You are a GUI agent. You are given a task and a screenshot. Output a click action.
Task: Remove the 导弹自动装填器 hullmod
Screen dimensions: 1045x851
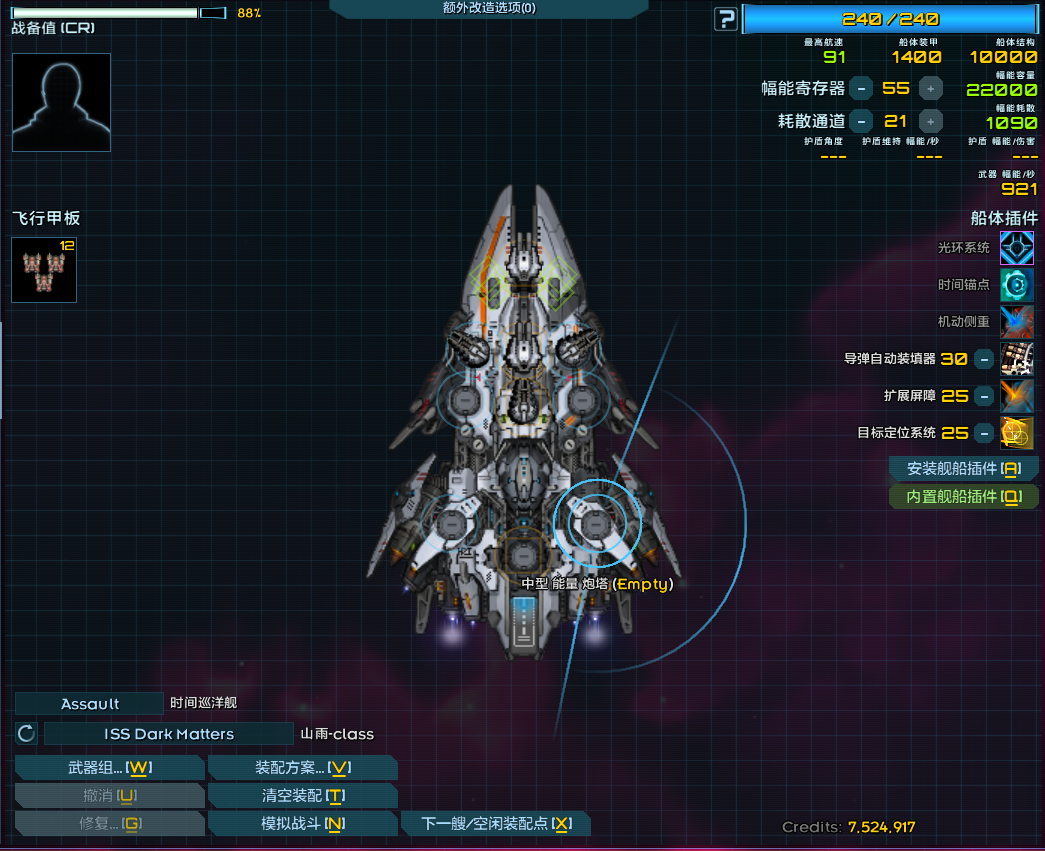pyautogui.click(x=984, y=359)
